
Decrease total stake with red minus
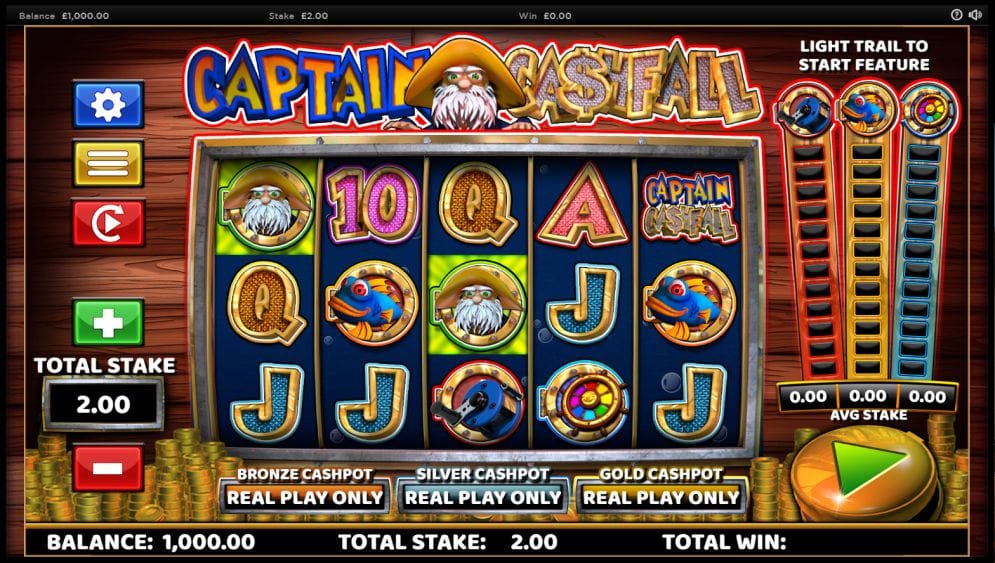pos(108,467)
